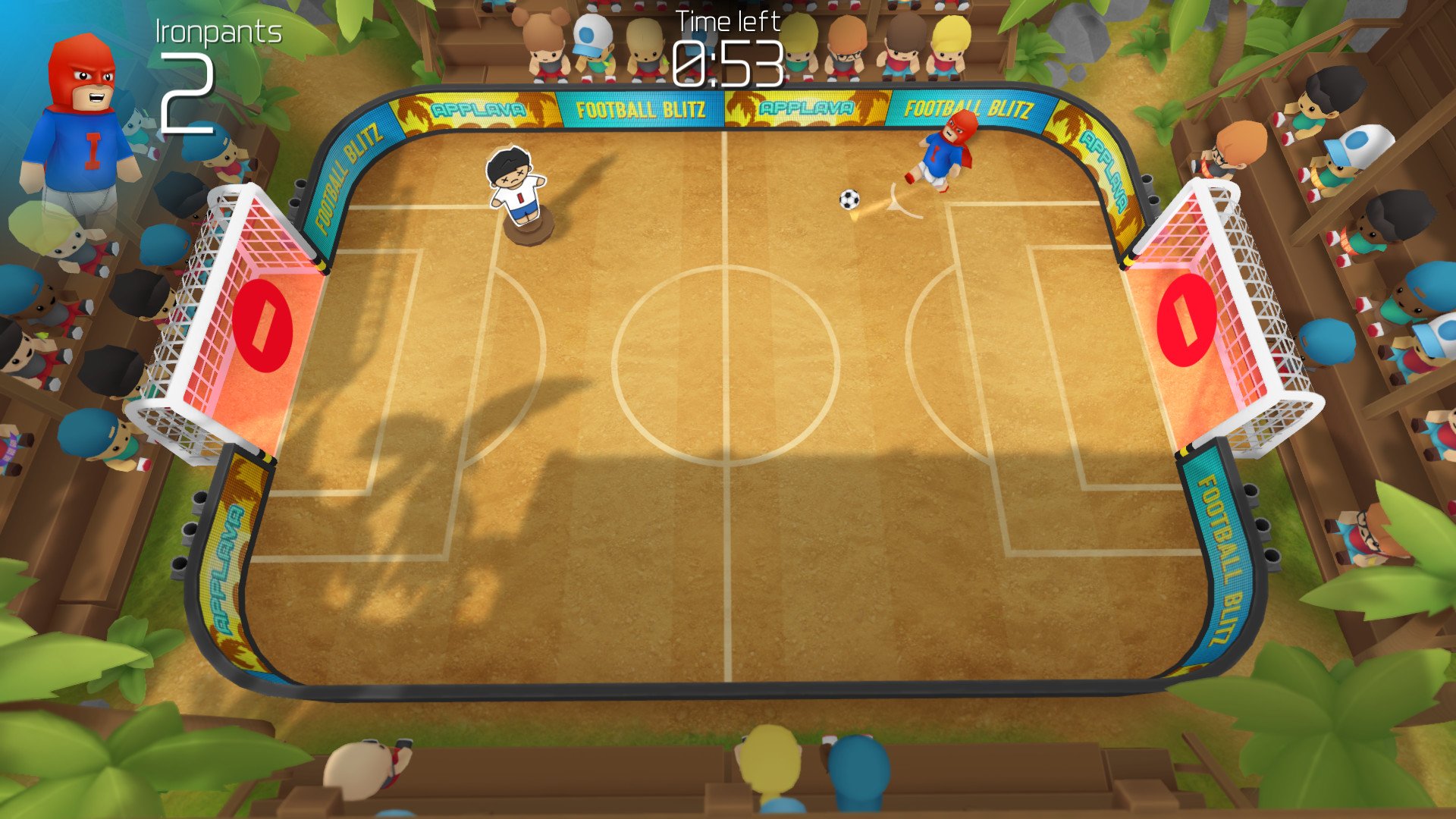Click the left goal's red emblem
This screenshot has width=1456, height=819.
[x=262, y=326]
